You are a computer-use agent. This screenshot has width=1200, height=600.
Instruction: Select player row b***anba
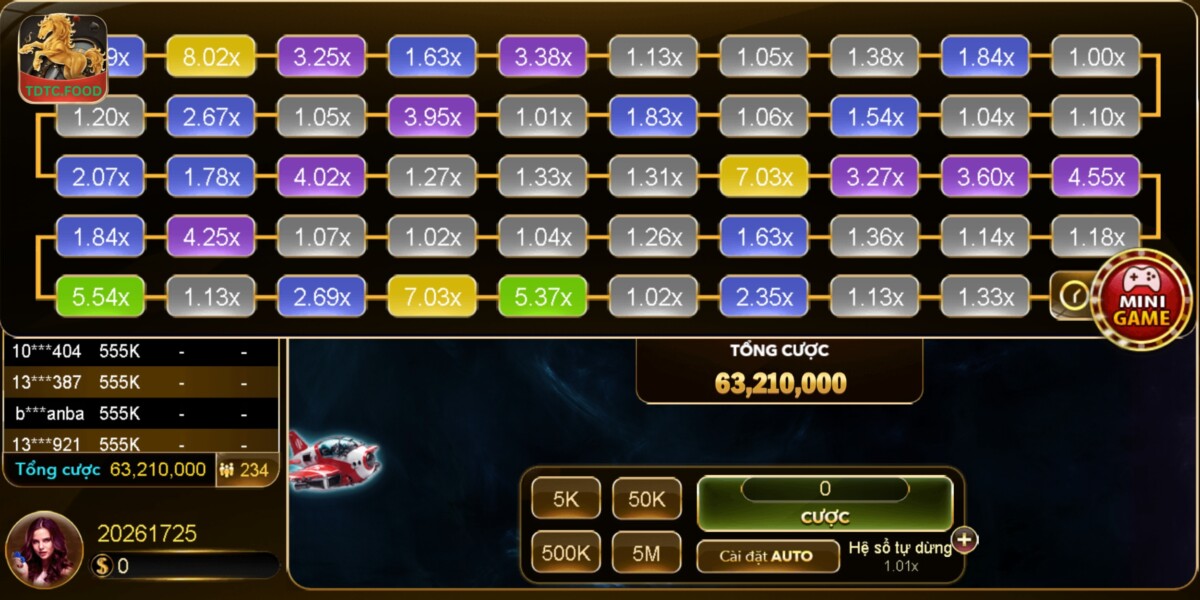(140, 413)
